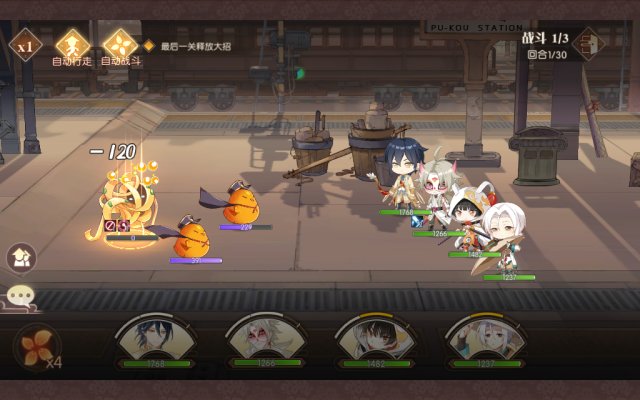640x400 pixels.
Task: Select the black-haired portrait with 1482 HP
Action: (x=374, y=341)
